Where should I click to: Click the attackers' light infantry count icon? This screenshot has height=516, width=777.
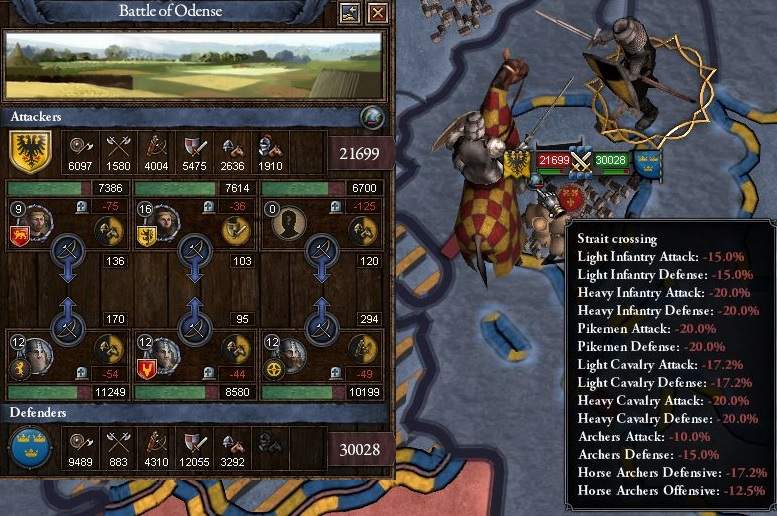point(81,143)
